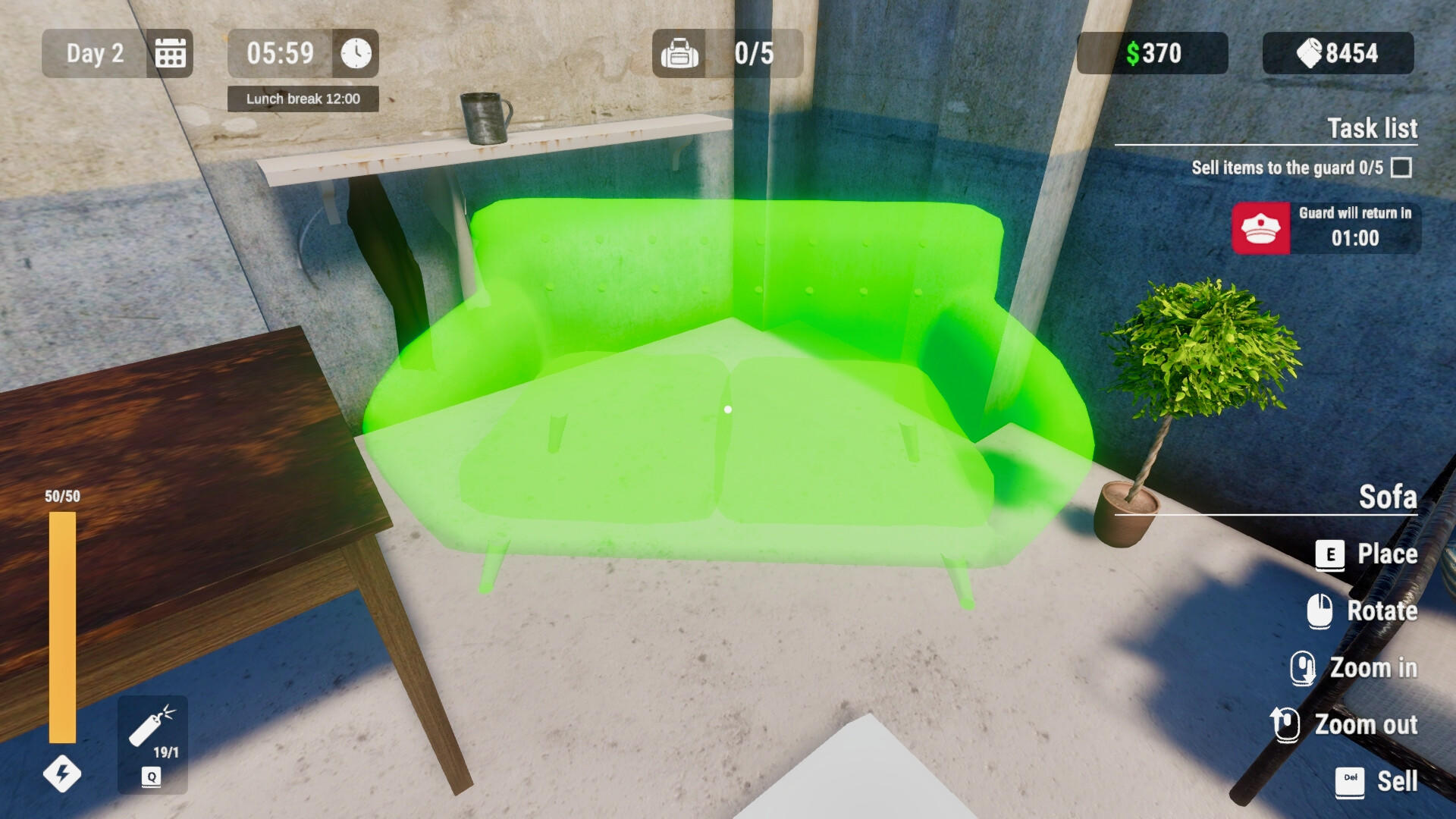Click the Lunch break 12:00 label
Screen dimensions: 1456x819
(x=303, y=99)
